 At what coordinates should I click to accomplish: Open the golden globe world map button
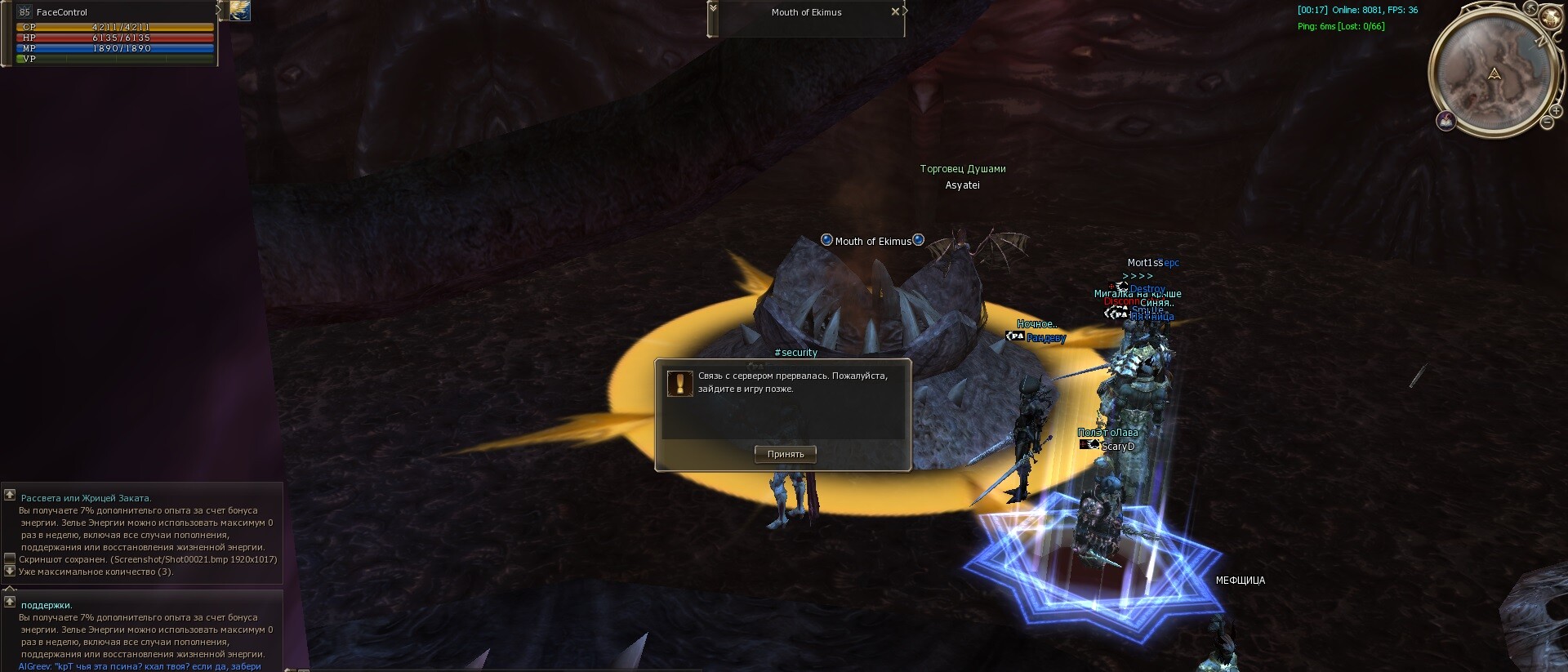click(x=1550, y=19)
